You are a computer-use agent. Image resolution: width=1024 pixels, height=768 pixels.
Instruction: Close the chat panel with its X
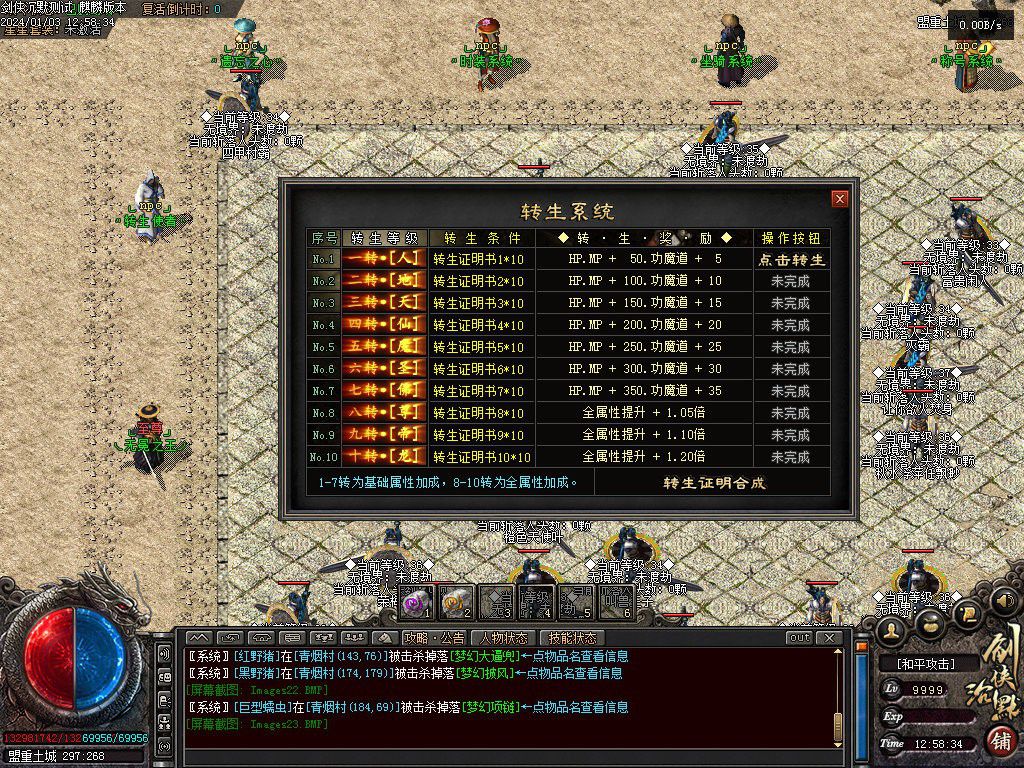click(829, 638)
